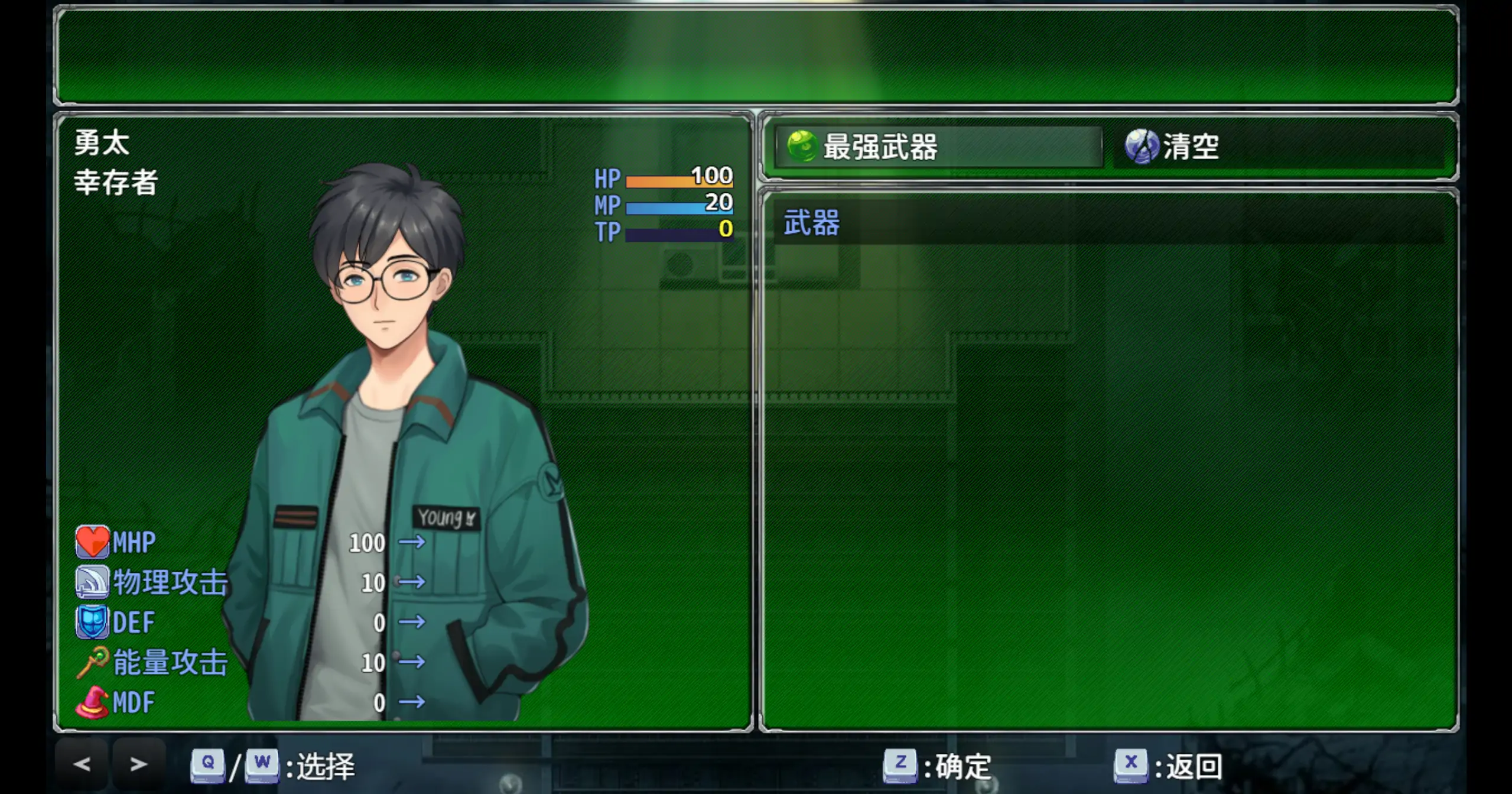Click the staff icon beside 能量攻击
Screen dimensions: 1512x794
coord(92,662)
